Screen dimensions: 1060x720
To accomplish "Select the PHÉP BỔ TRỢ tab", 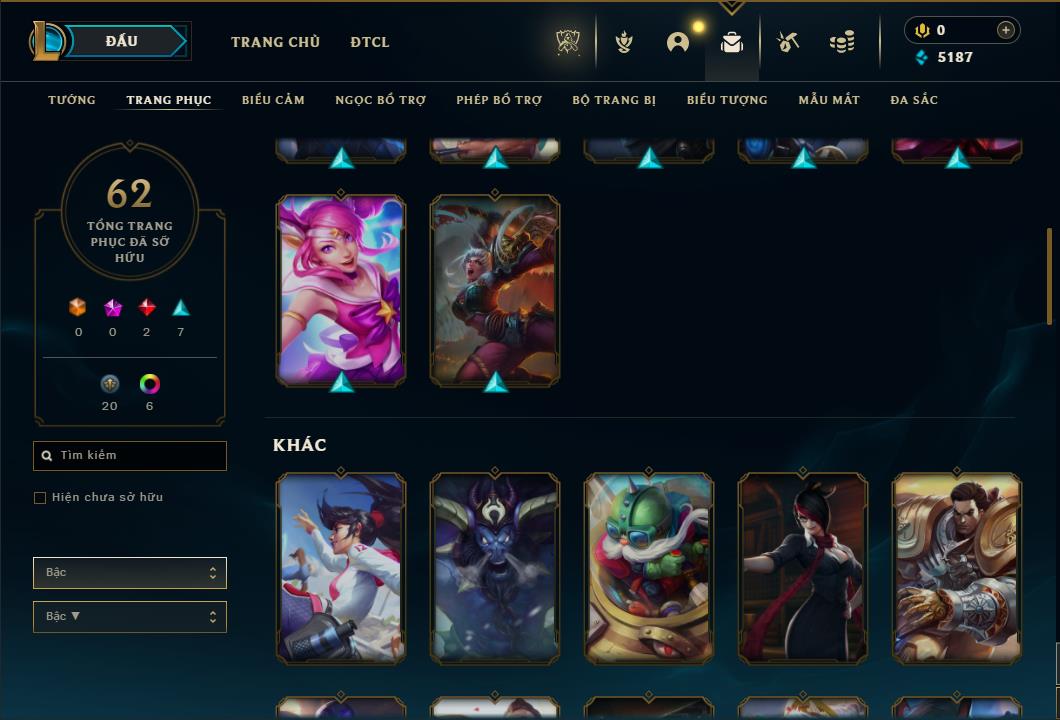I will (x=499, y=100).
